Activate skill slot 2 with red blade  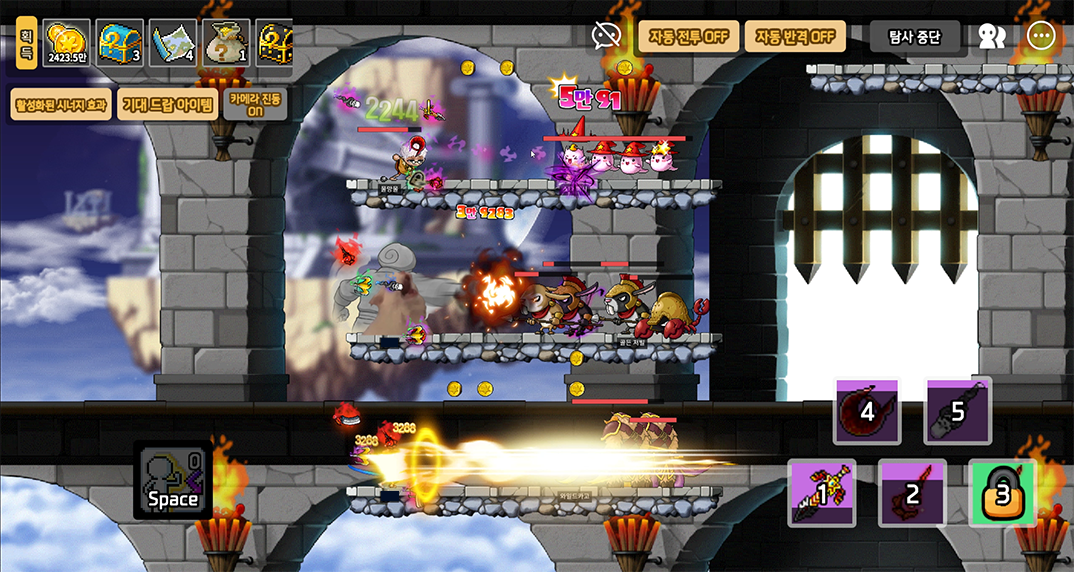pos(912,493)
